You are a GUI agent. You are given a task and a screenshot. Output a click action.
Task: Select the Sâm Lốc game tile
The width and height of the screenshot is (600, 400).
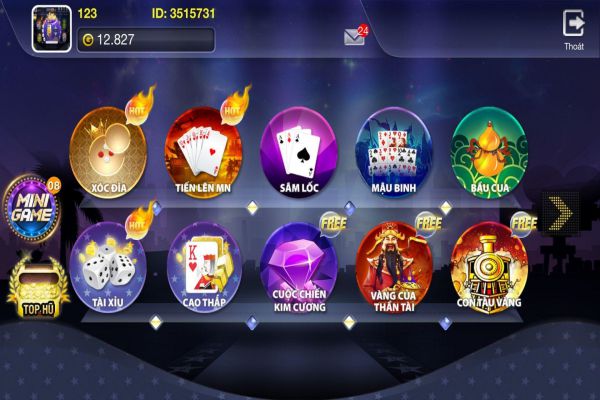pos(300,150)
